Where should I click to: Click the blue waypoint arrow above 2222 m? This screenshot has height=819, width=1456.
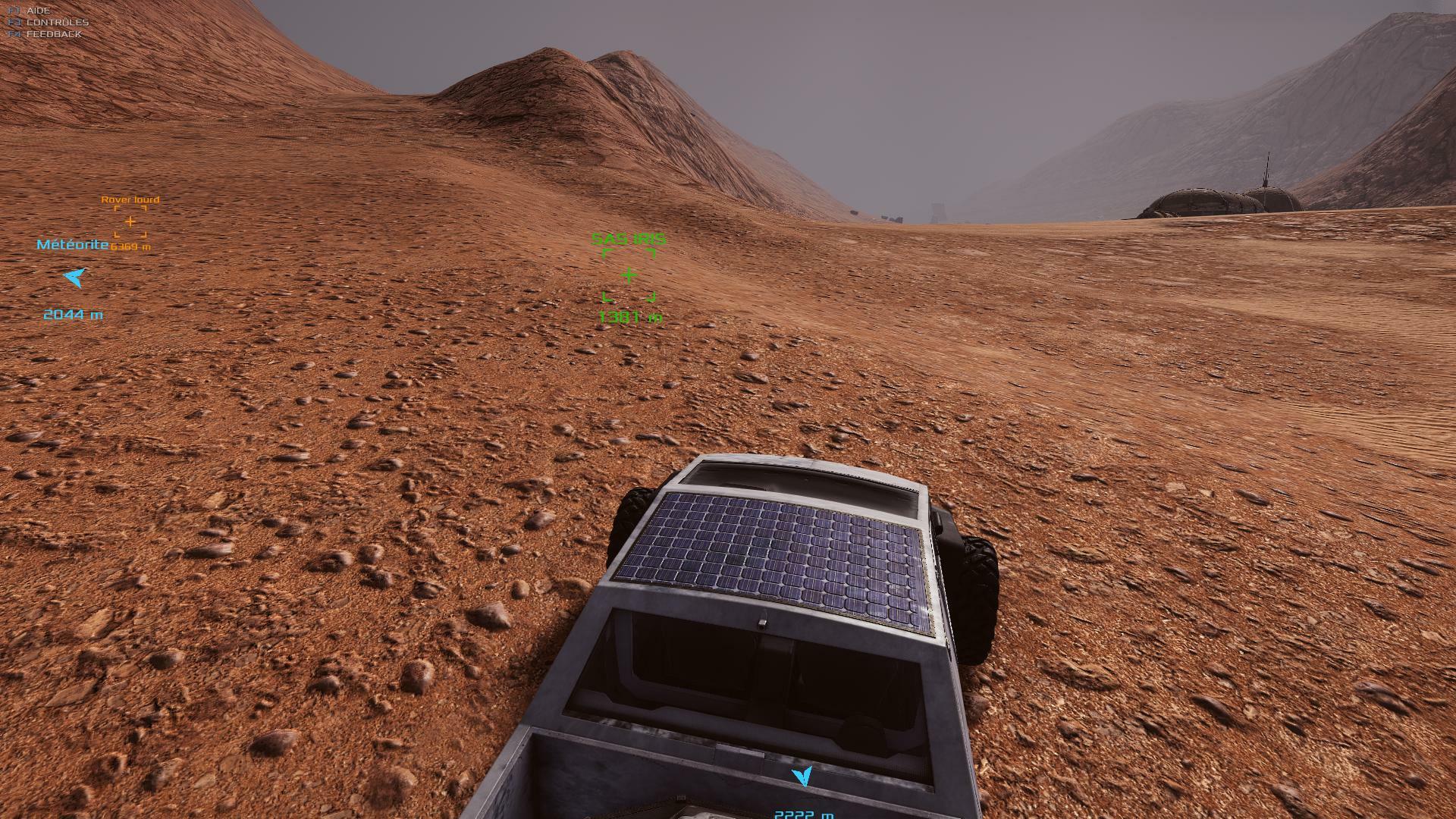click(802, 776)
